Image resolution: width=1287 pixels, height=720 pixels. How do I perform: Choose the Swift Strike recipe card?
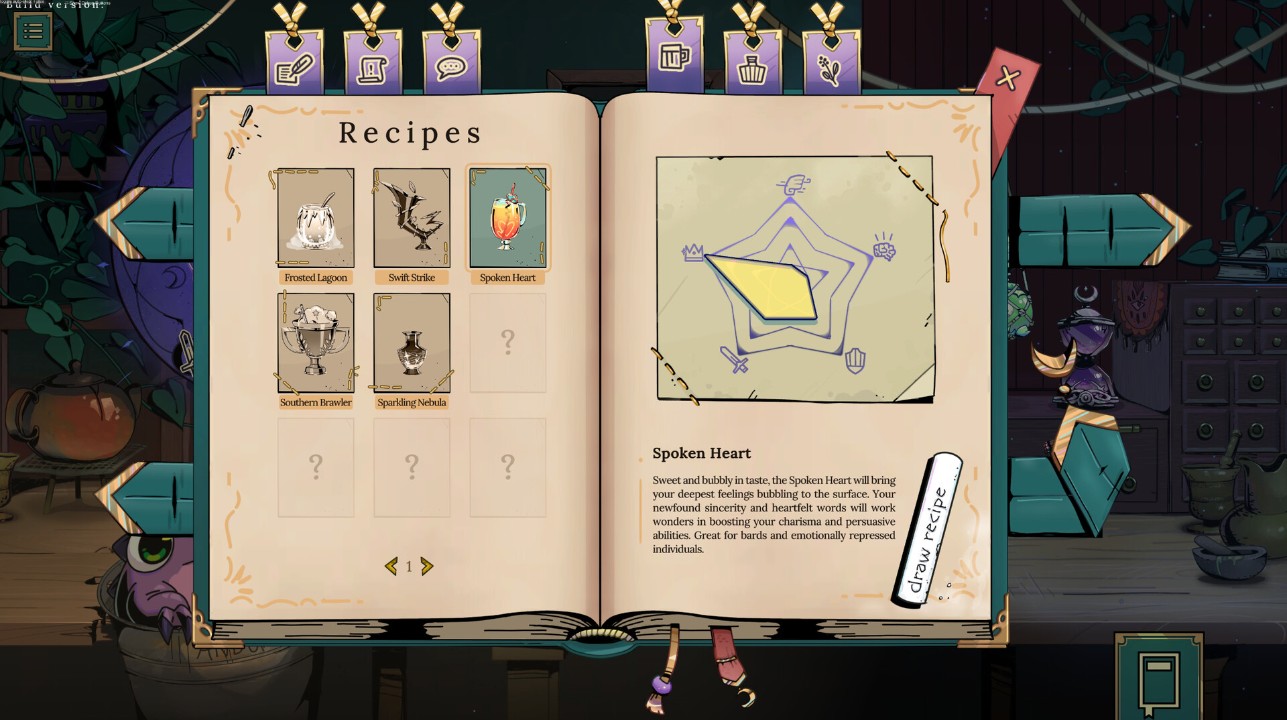click(411, 218)
